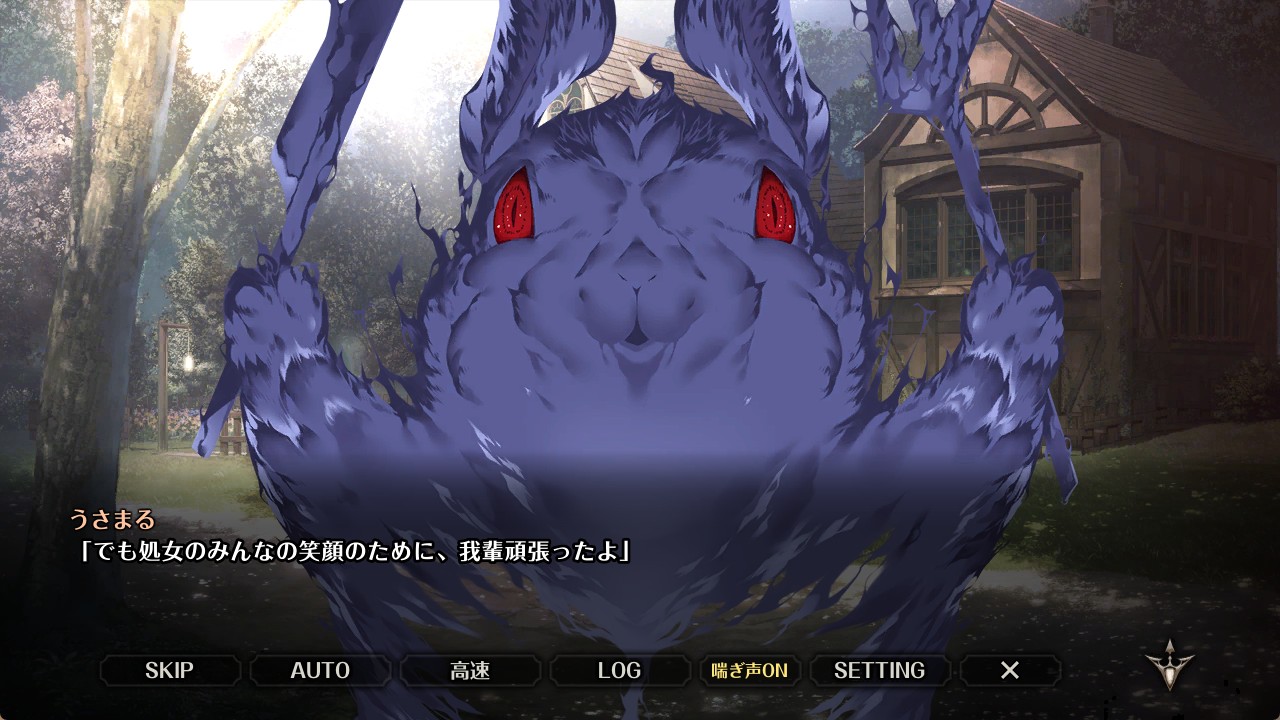Screen dimensions: 1280x720
Task: Toggle the 高速 fast-forward button
Action: tap(470, 670)
